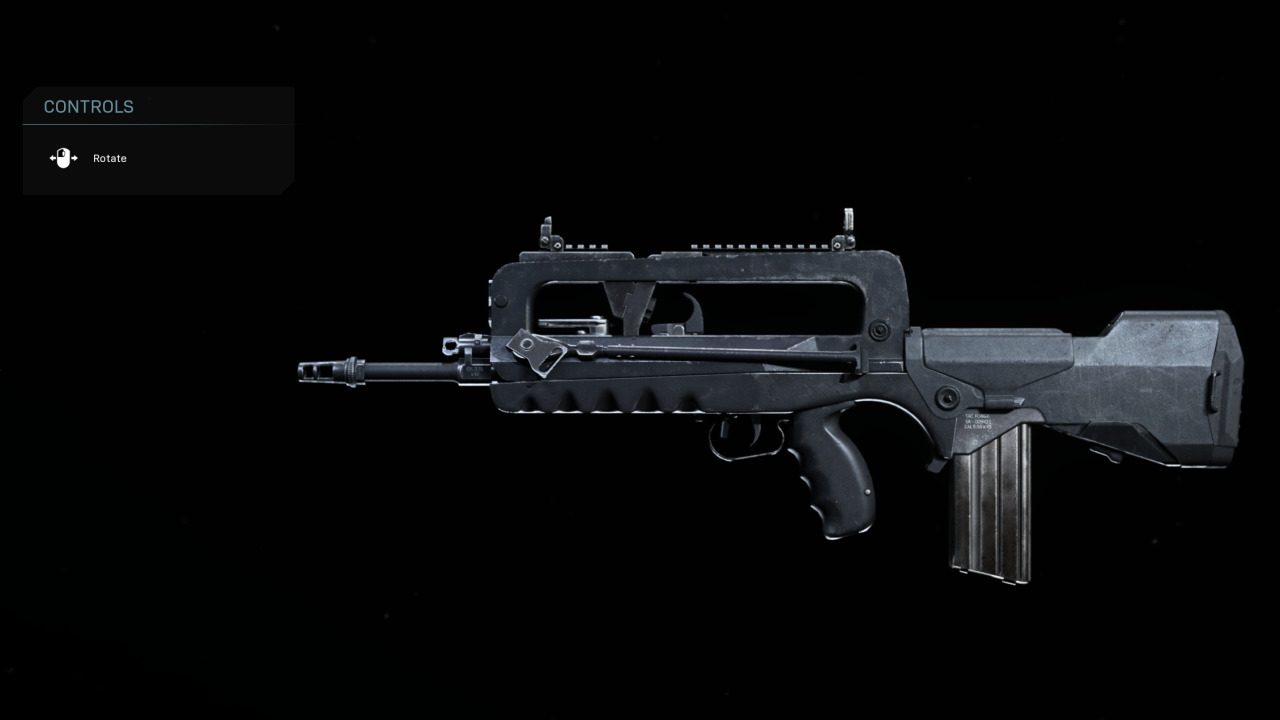Click the divider under CONTROLS heading
Viewport: 1280px width, 720px height.
click(158, 122)
